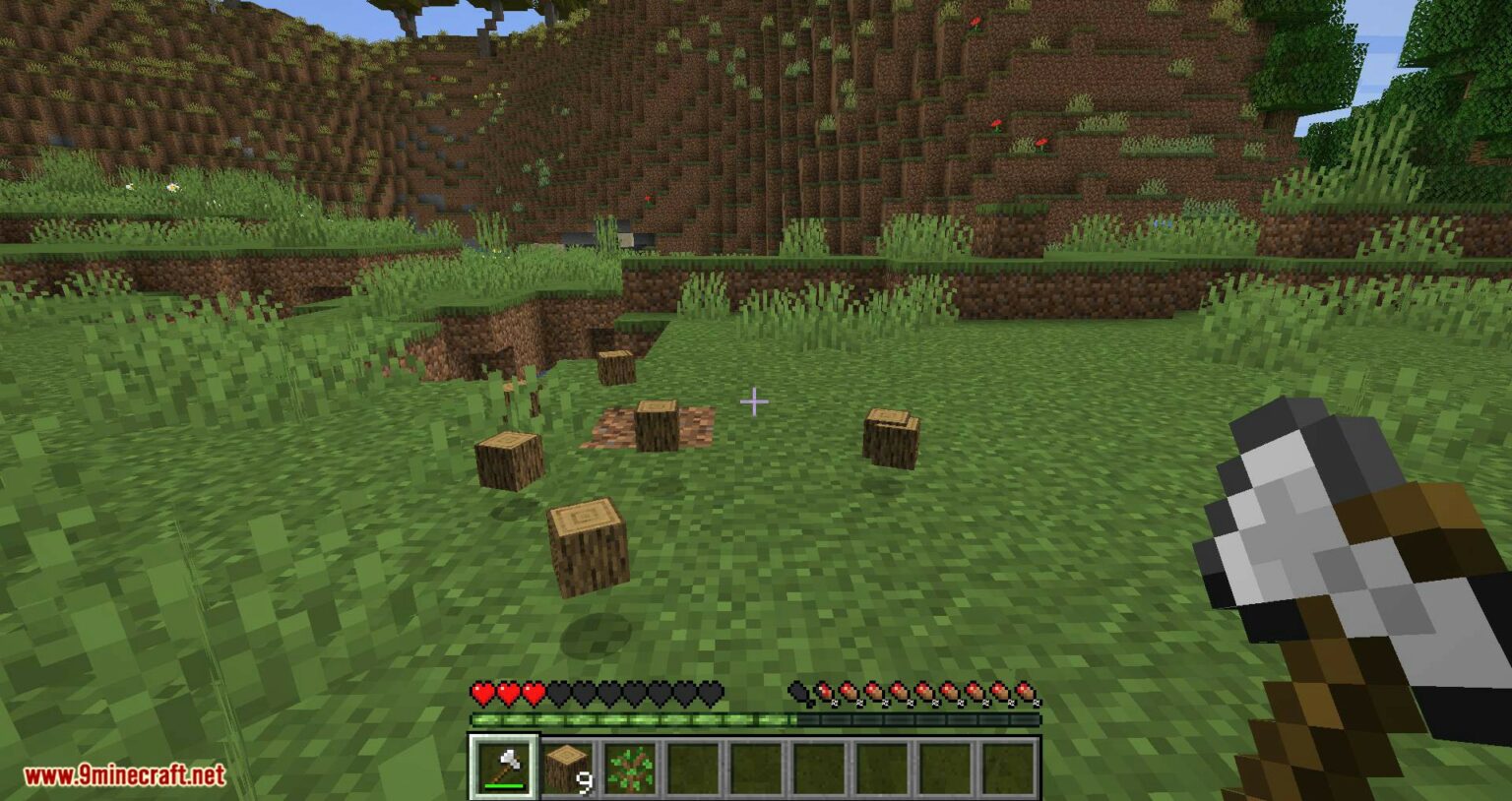Click the stump nearest the bottom
Image resolution: width=1512 pixels, height=801 pixels.
[x=588, y=547]
